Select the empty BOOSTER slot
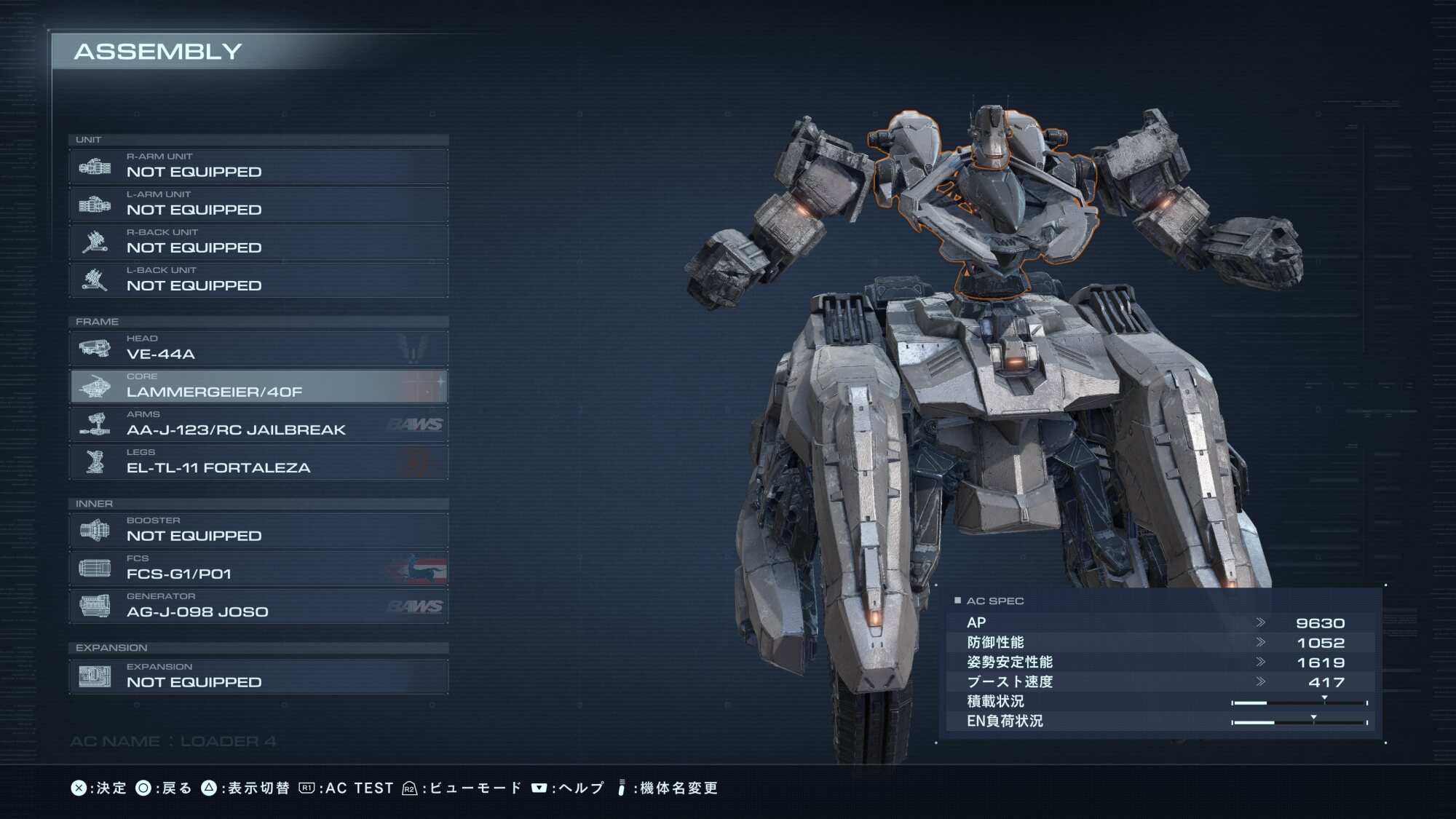Viewport: 1456px width, 819px height. 258,531
